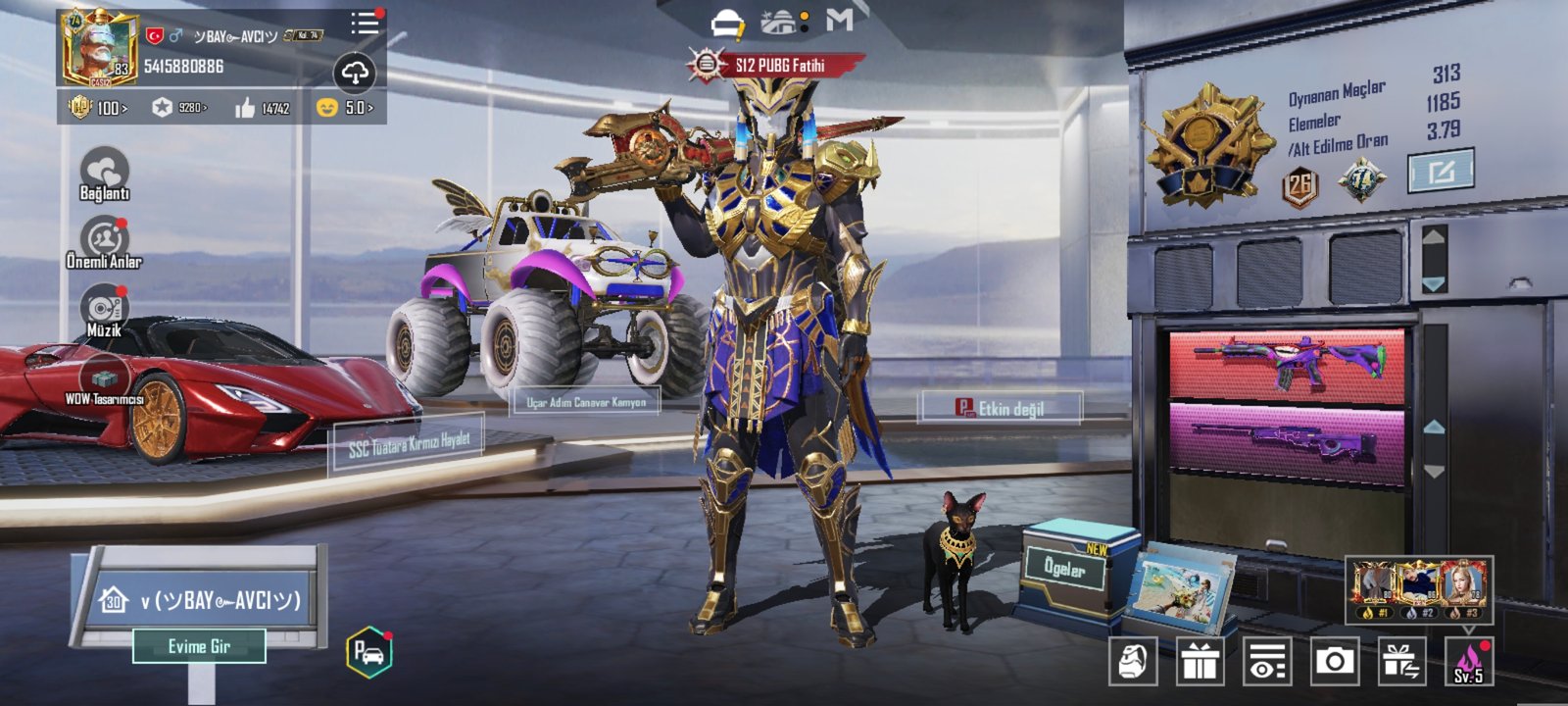Open the camera screenshot button
This screenshot has width=1568, height=706.
tap(1334, 662)
